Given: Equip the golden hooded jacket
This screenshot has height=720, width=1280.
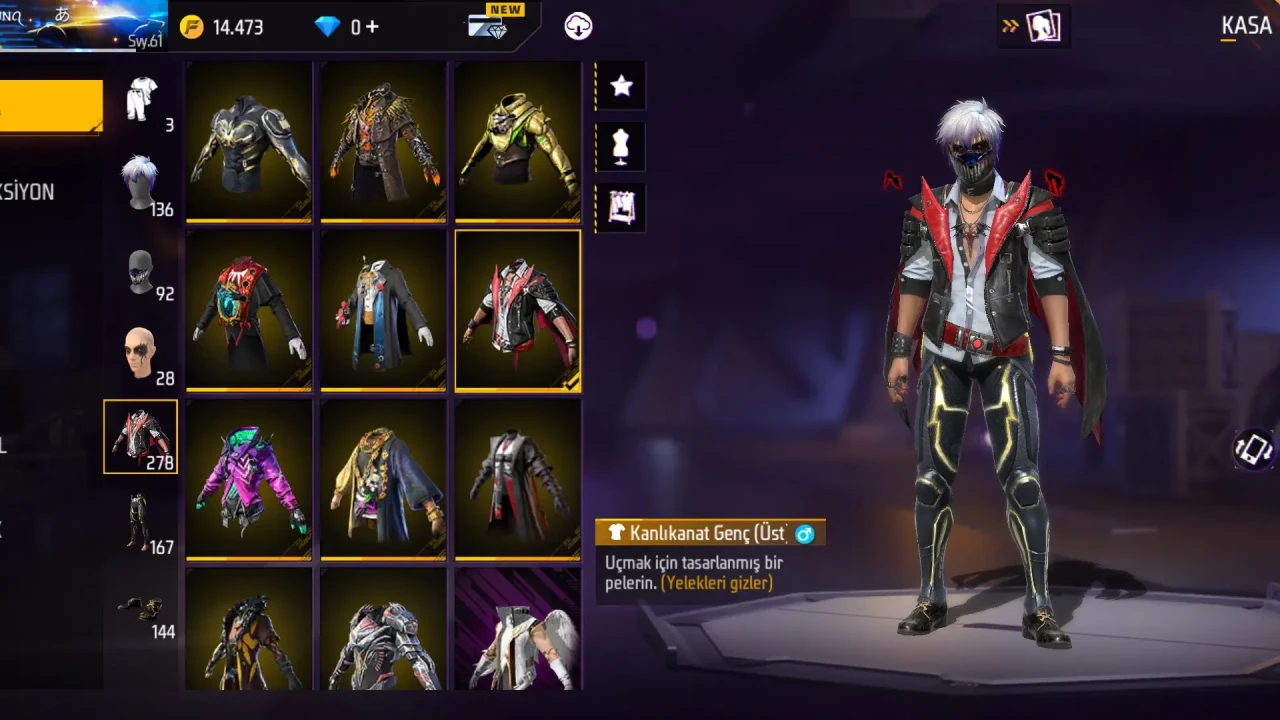Looking at the screenshot, I should tap(518, 141).
